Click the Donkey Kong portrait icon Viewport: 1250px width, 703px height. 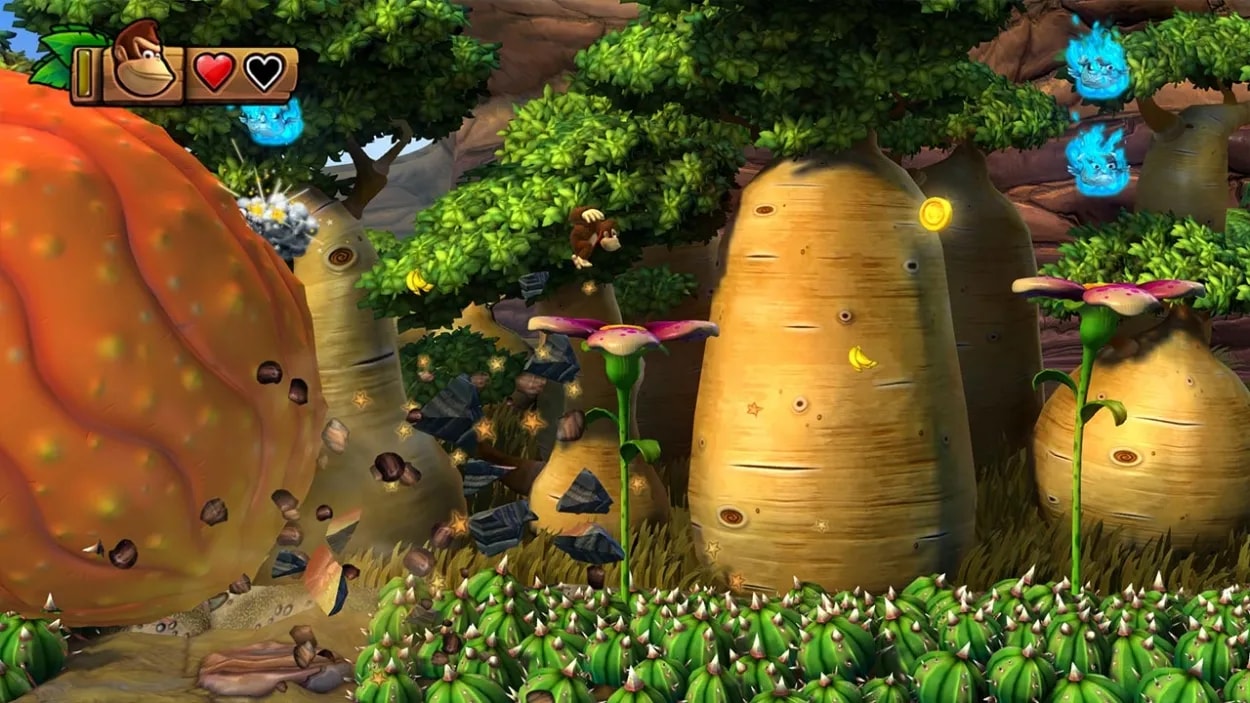(x=142, y=63)
